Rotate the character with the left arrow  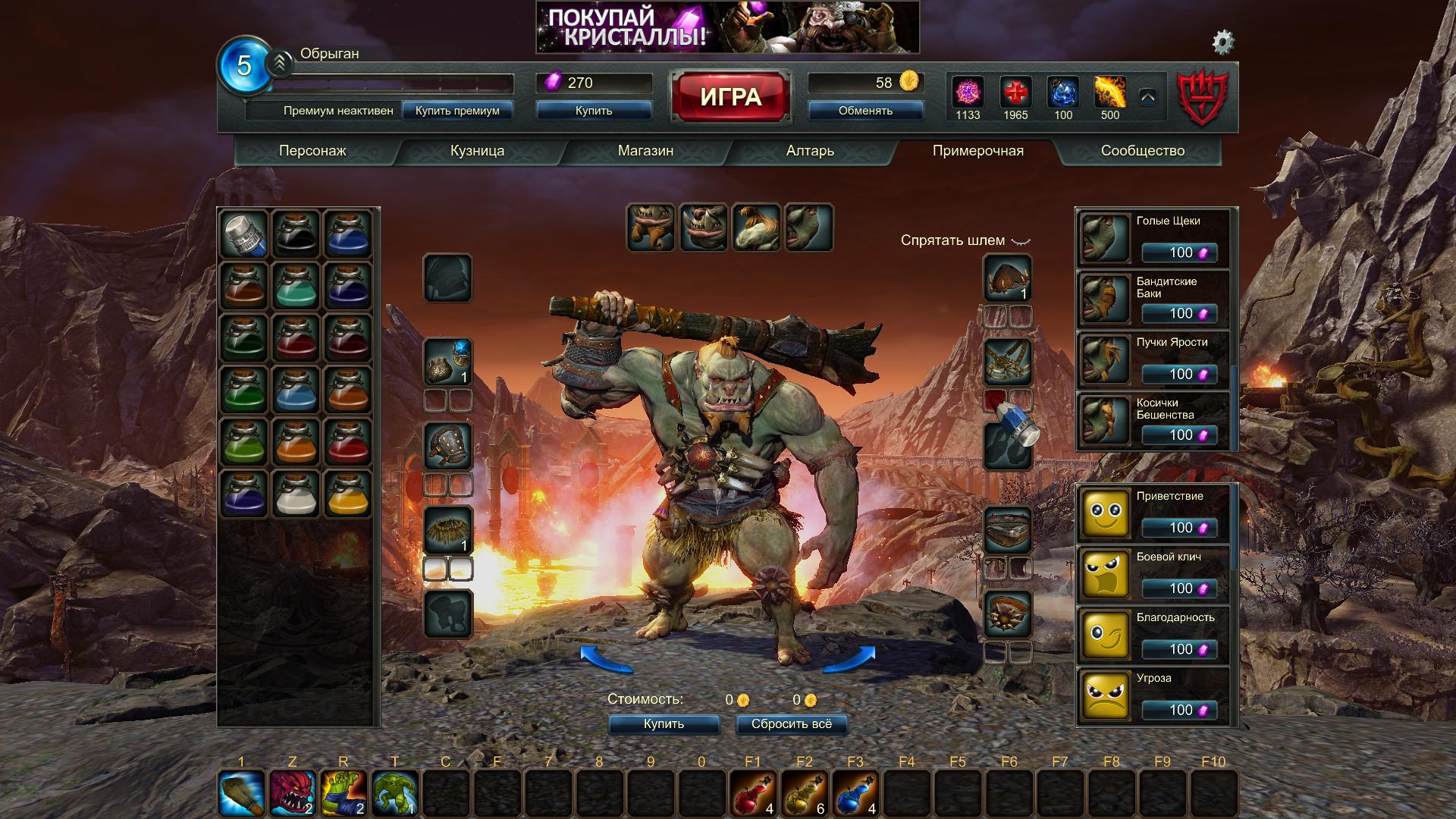point(606,658)
